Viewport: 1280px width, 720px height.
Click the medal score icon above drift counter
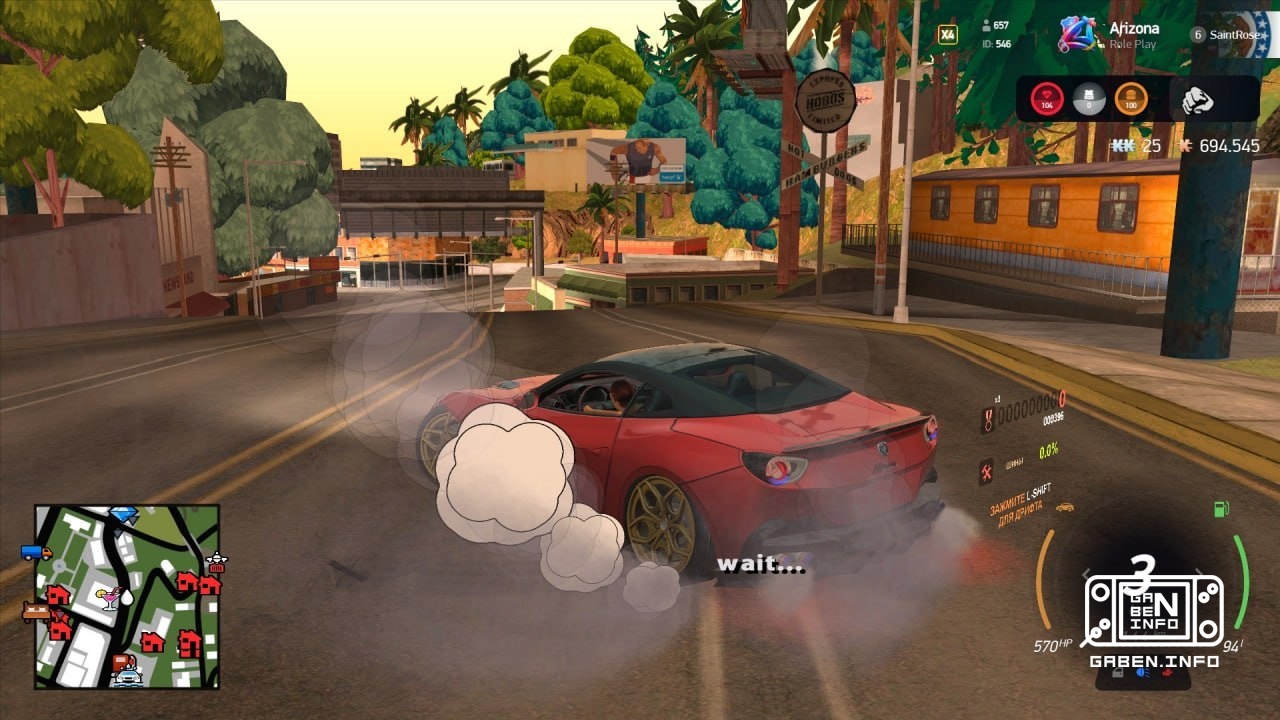[x=987, y=420]
